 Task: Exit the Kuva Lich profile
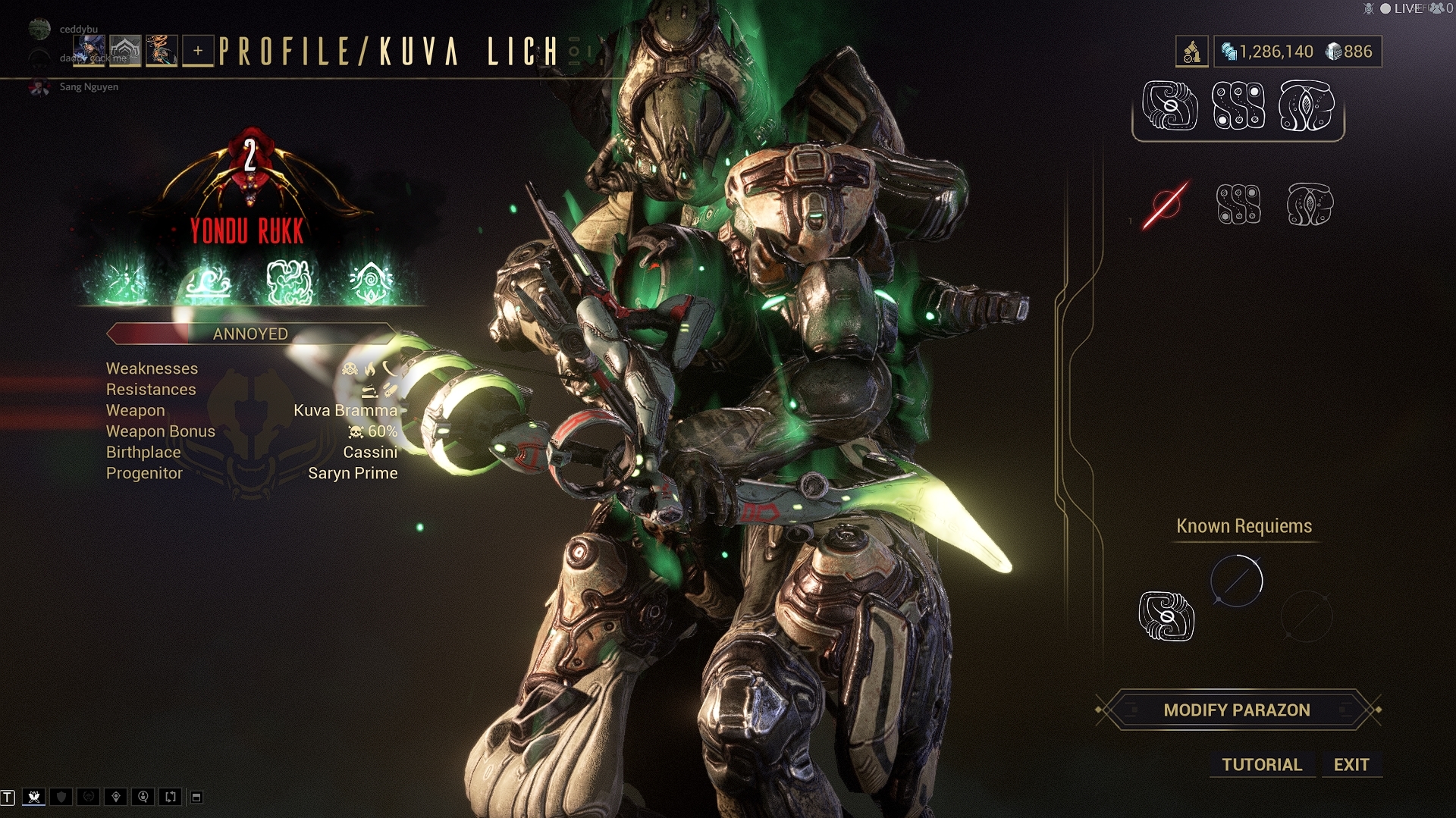pyautogui.click(x=1351, y=764)
